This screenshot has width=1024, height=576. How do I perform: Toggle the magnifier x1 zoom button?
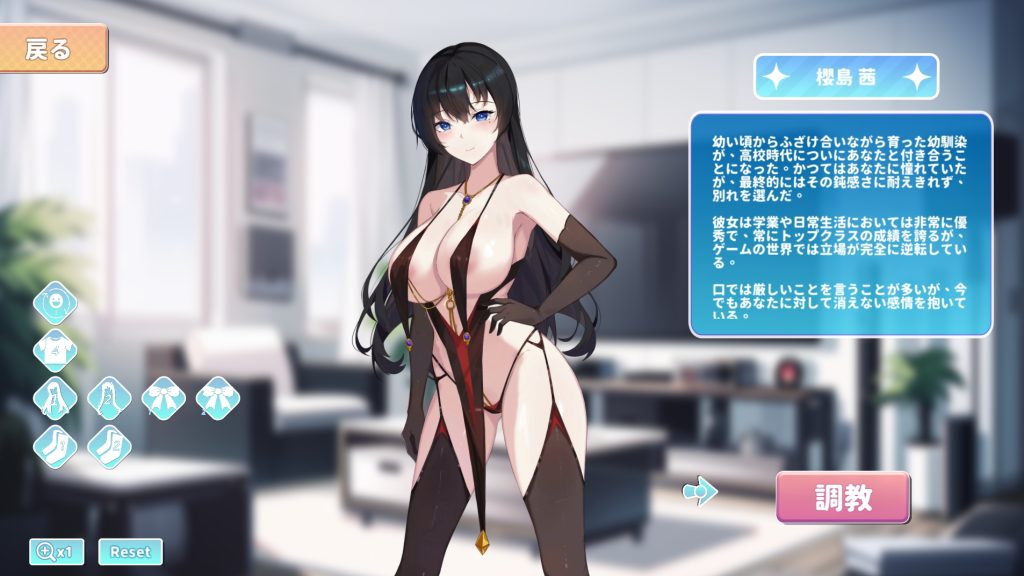(x=57, y=551)
